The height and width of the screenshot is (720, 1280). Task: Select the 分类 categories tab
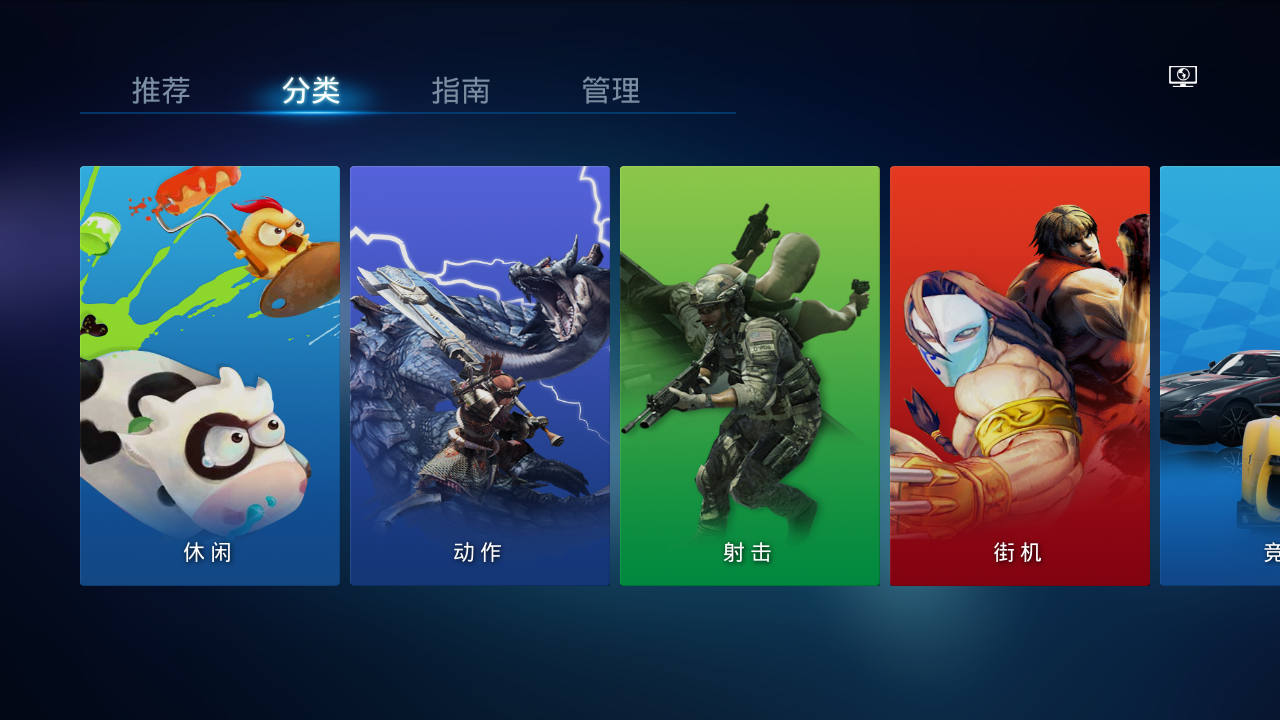point(310,90)
